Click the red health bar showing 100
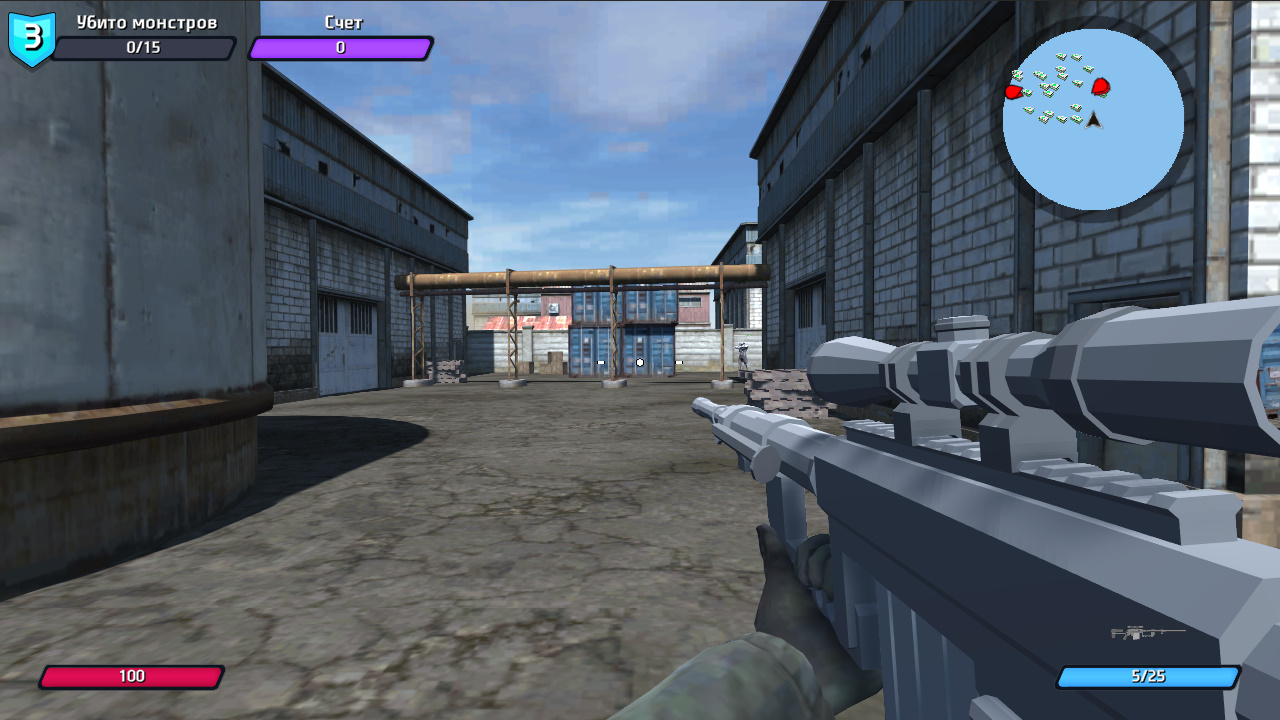The image size is (1280, 720). point(133,676)
